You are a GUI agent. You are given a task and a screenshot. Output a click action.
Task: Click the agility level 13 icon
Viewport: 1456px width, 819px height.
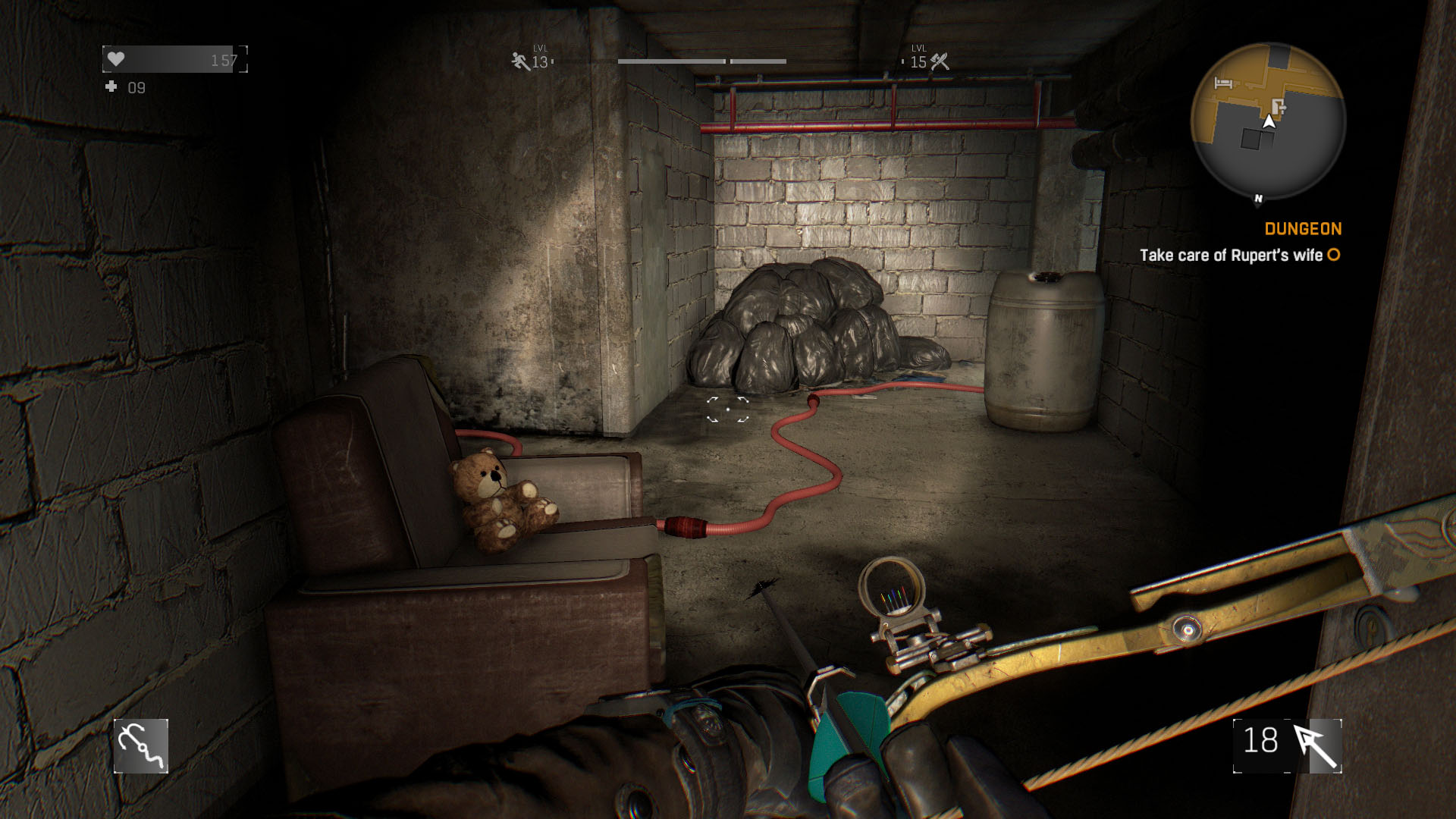coord(520,61)
